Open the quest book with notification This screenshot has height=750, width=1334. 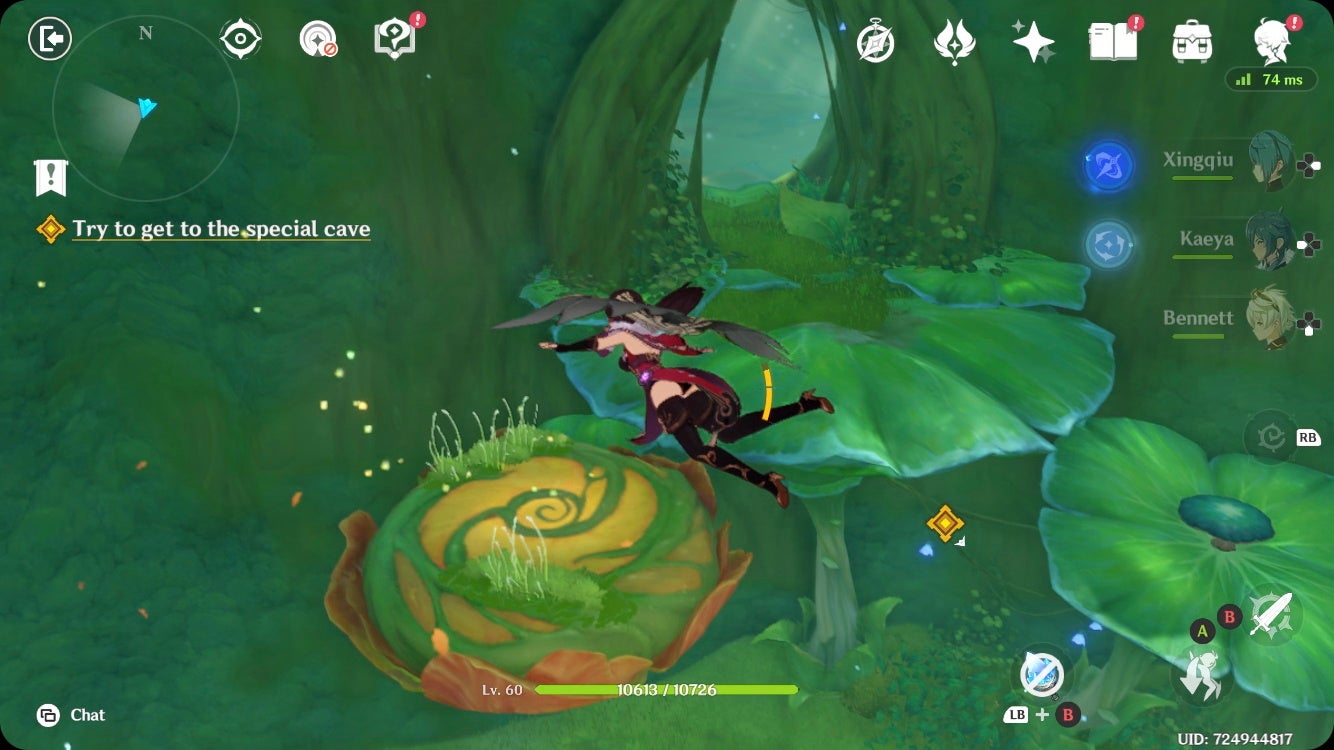1113,41
